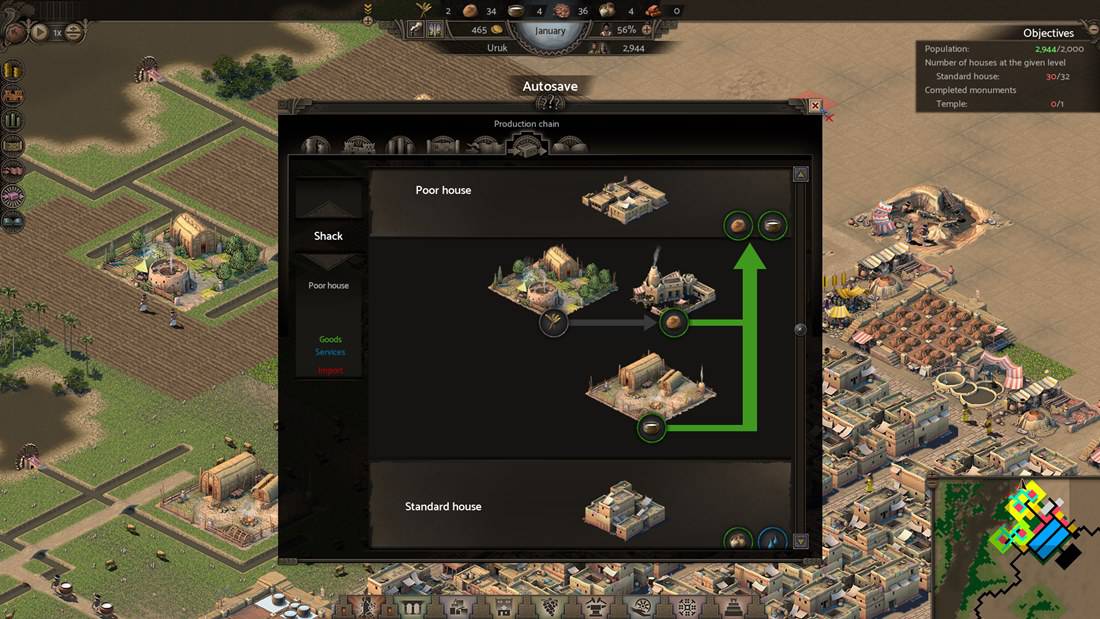Open the grapes farming build category

[548, 606]
